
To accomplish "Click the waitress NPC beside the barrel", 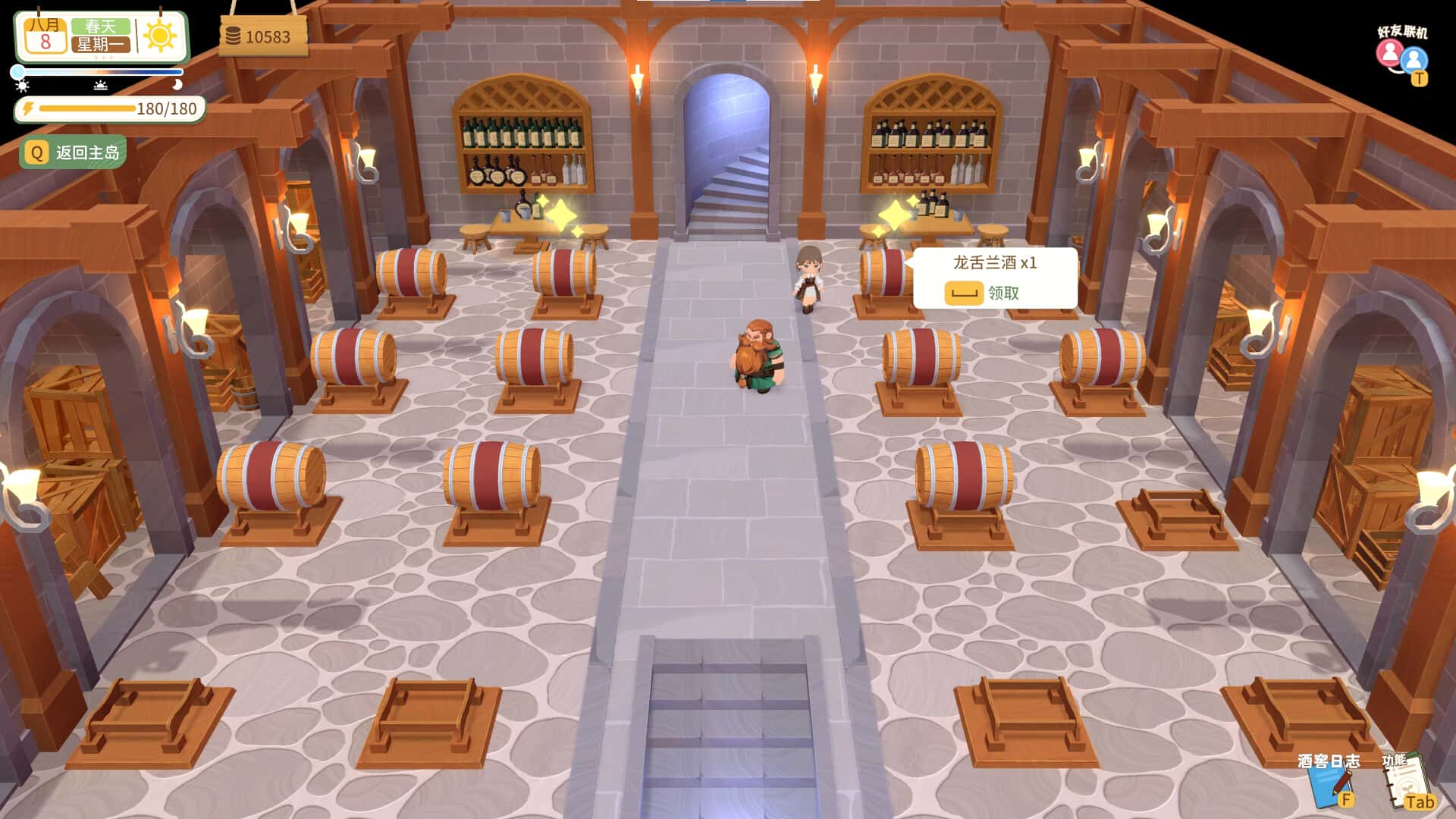I will click(x=809, y=277).
